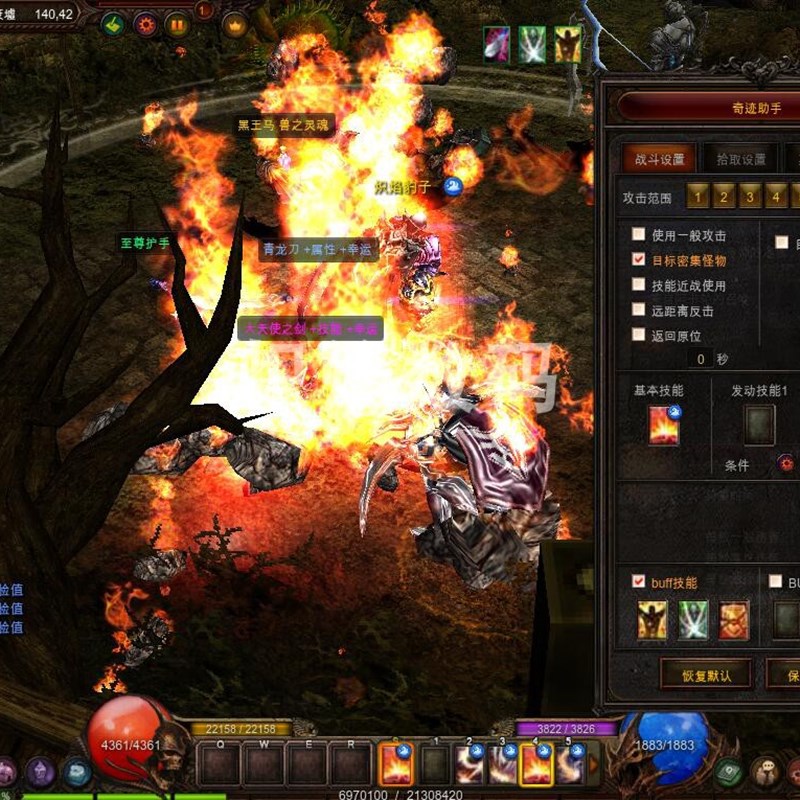Screen dimensions: 800x800
Task: Enable the 技能近战使用 checkbox
Action: (639, 285)
